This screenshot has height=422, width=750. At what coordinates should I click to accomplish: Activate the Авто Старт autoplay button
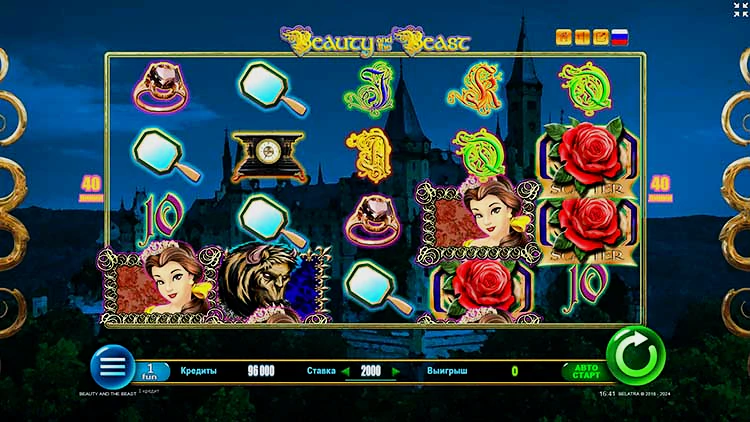[585, 371]
